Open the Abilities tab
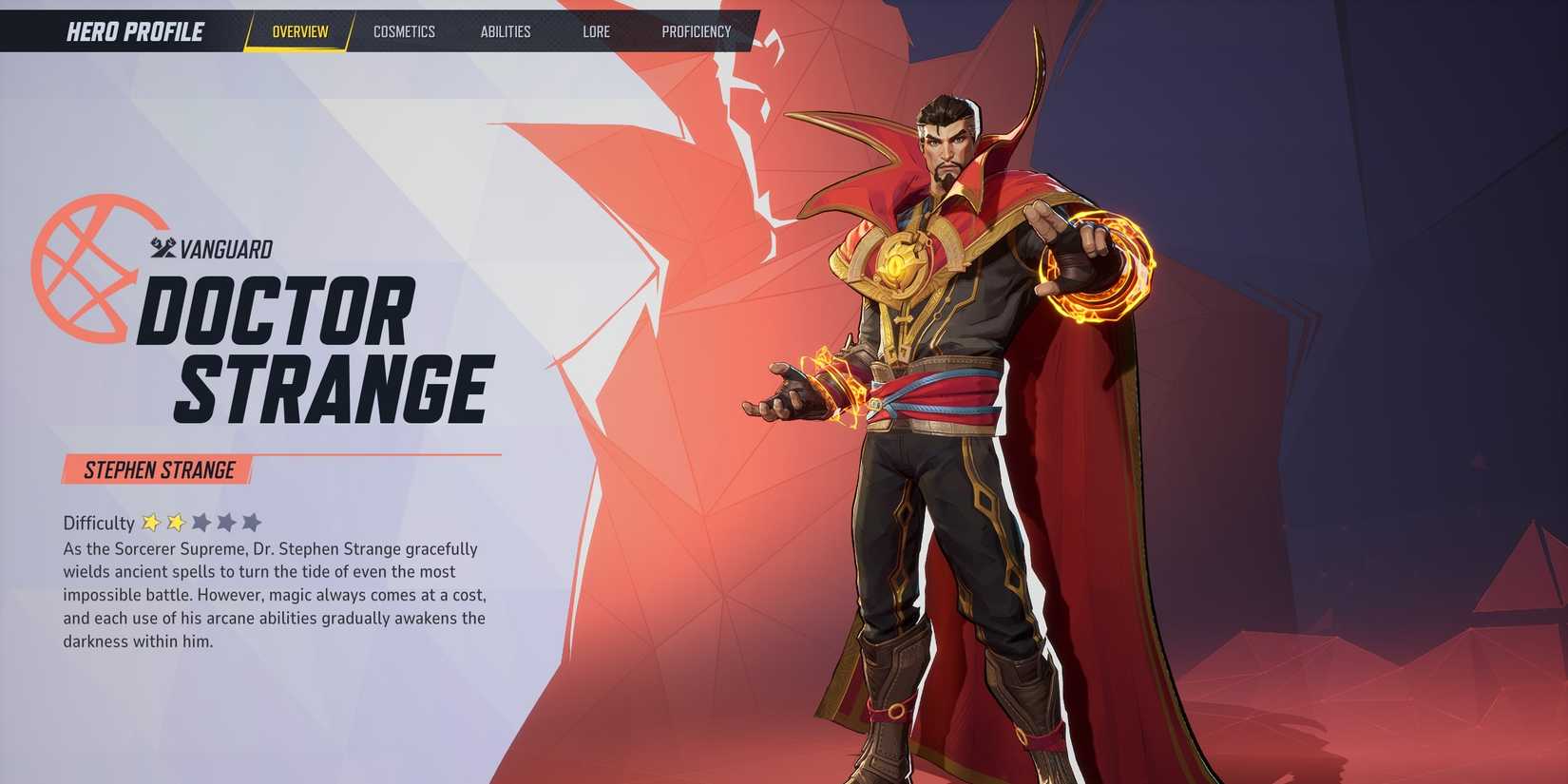The height and width of the screenshot is (784, 1568). 505,31
